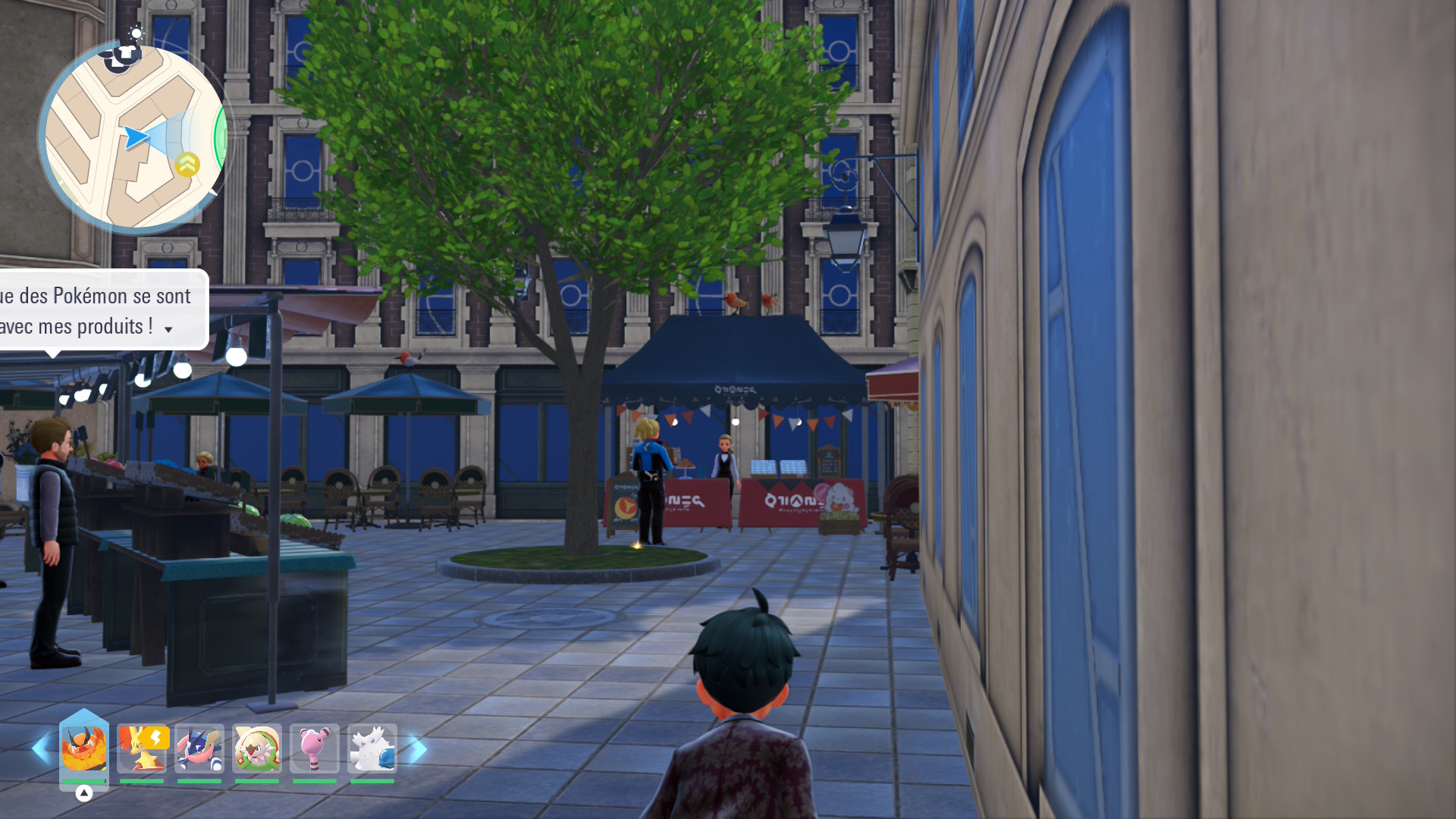
Task: Advance the NPC speech bubble text
Action: (x=168, y=329)
